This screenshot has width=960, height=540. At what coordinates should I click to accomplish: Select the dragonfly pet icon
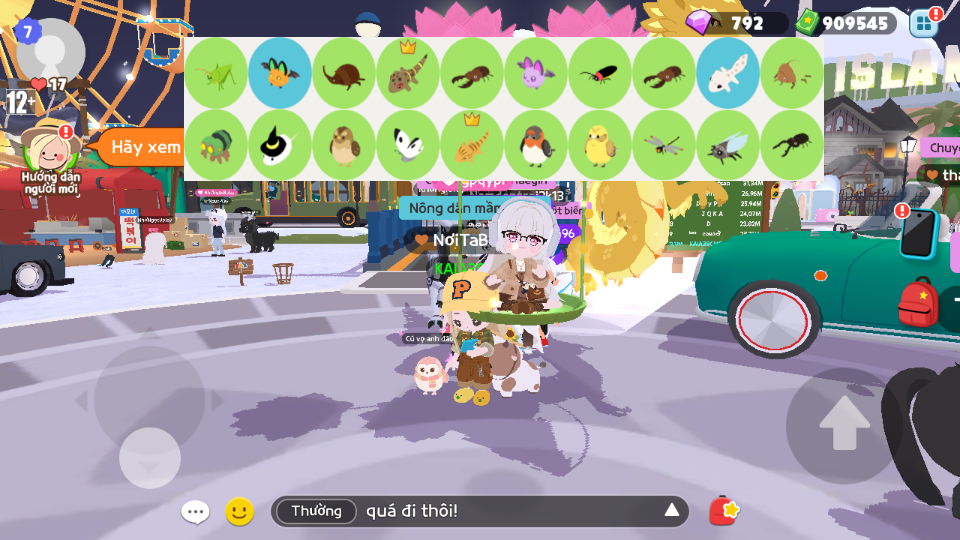pos(664,145)
